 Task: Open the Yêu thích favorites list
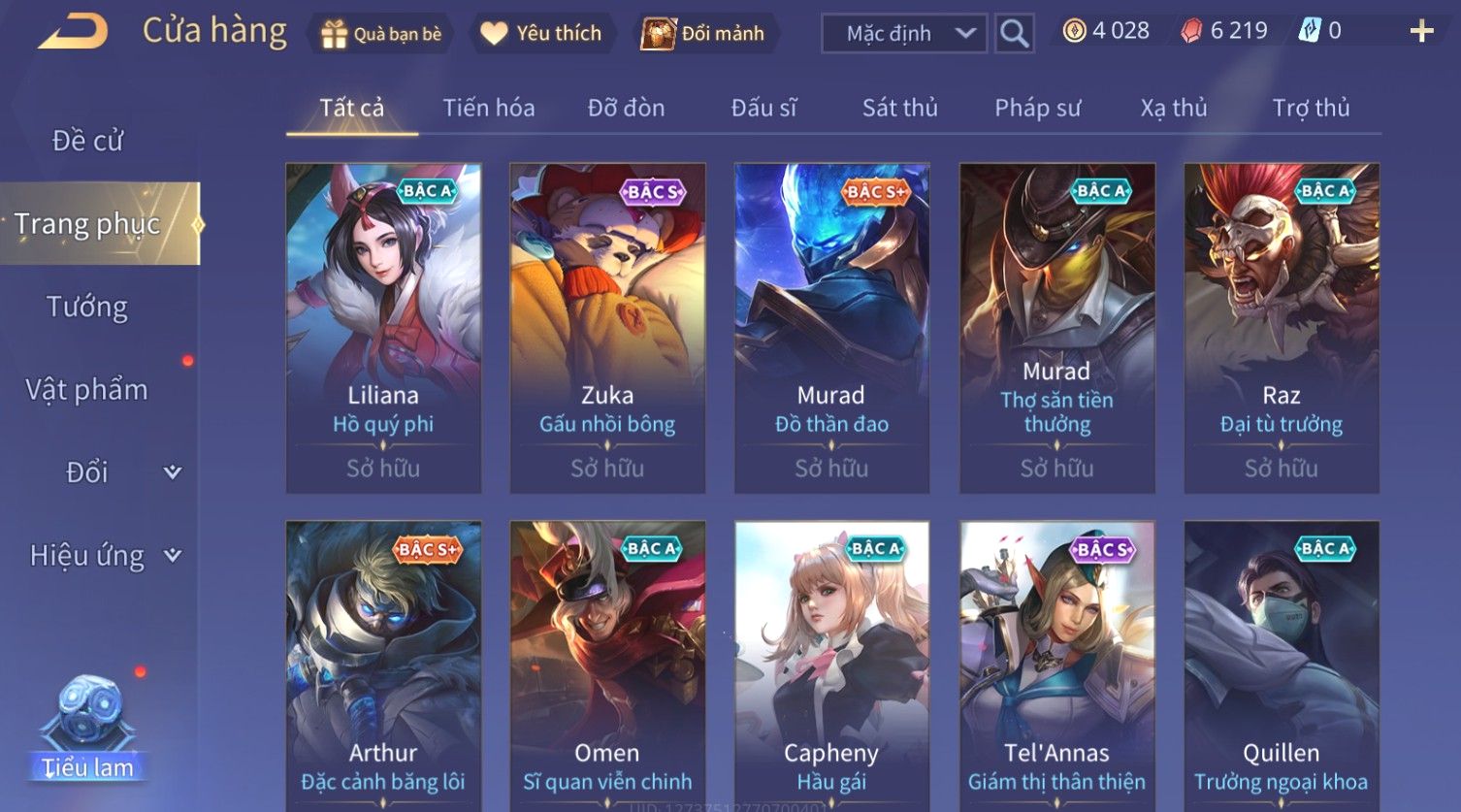(541, 34)
